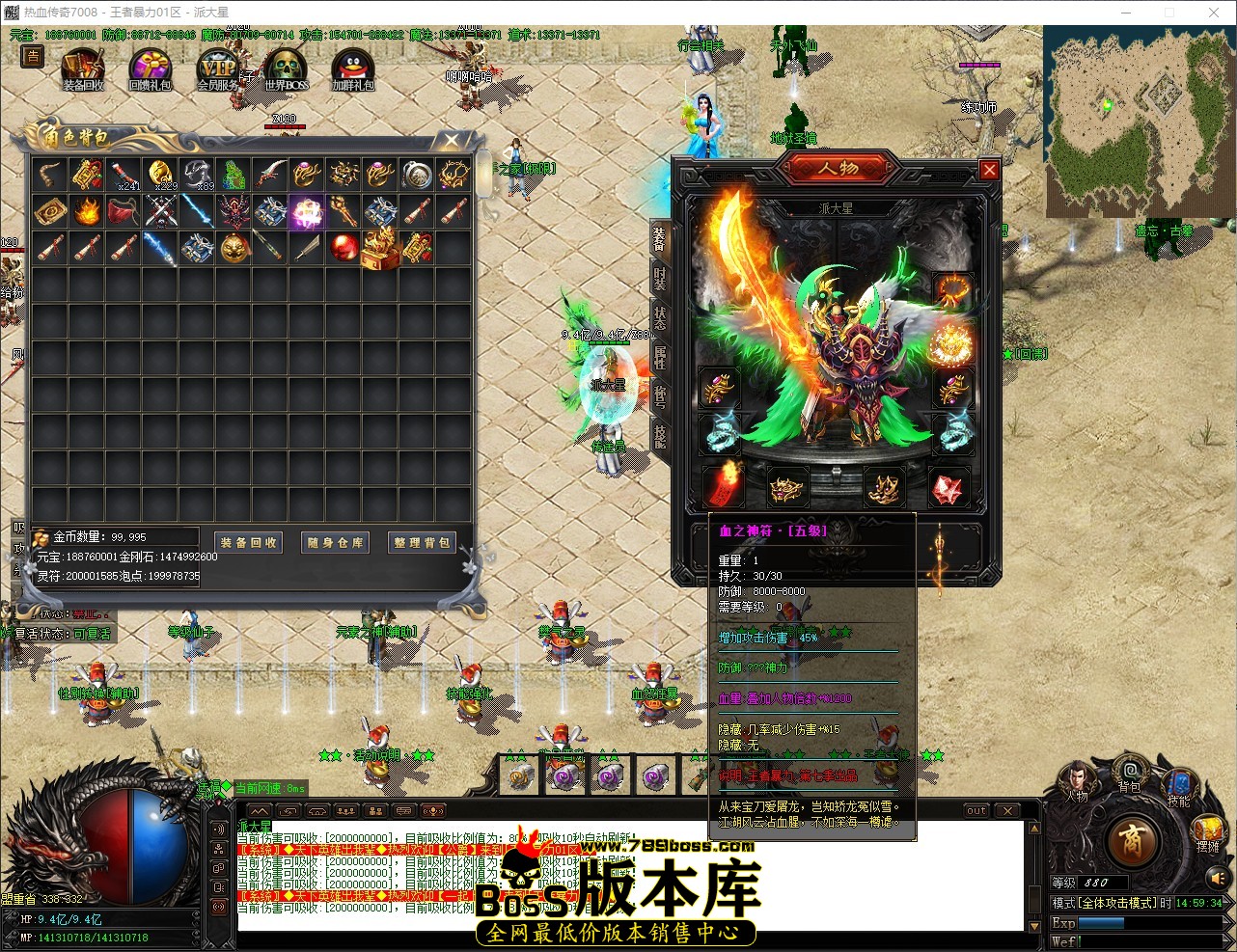The image size is (1237, 952).
Task: Open the 技能 skills icon at bottom right
Action: pos(1179,783)
